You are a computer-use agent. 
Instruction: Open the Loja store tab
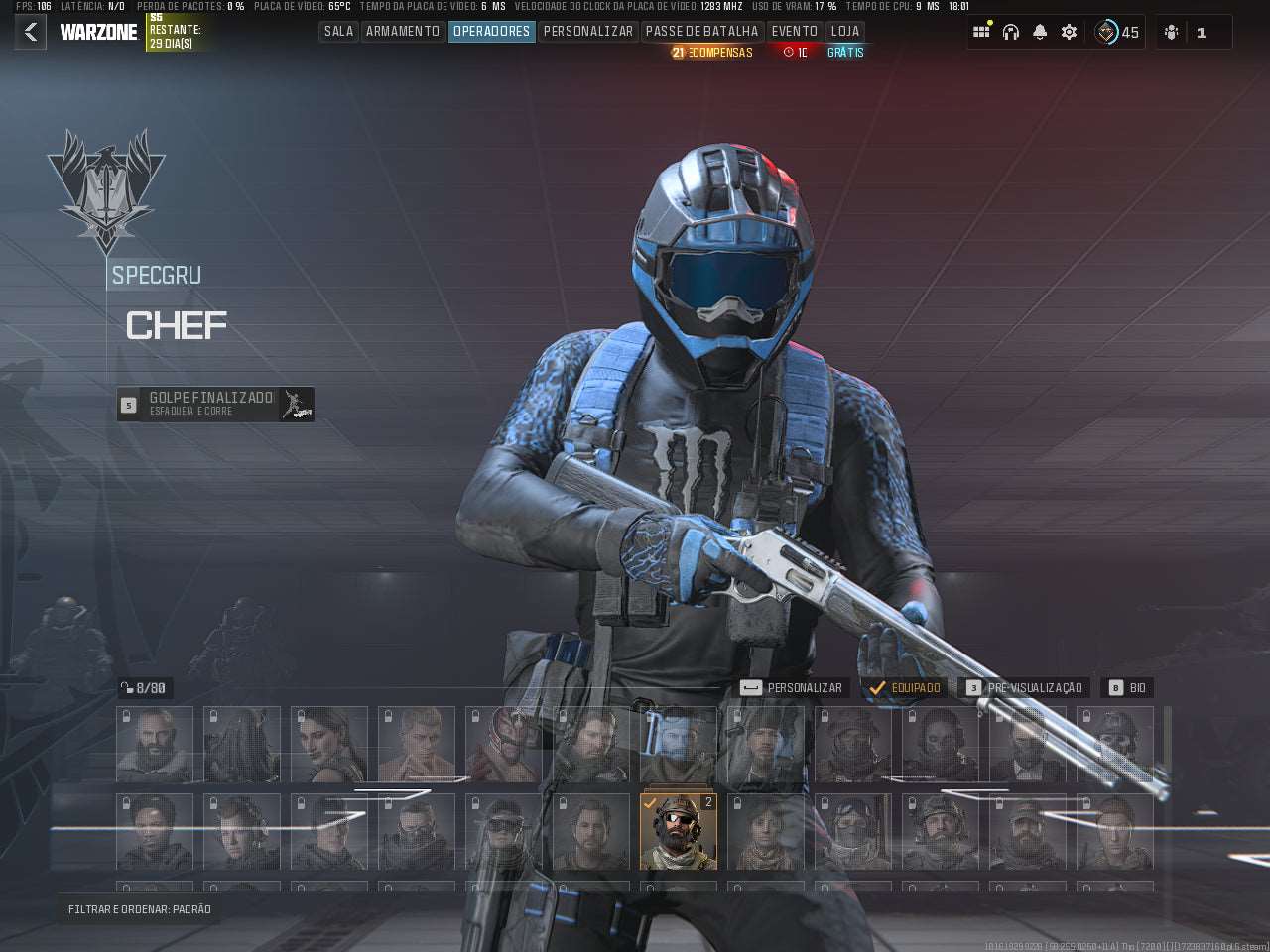pyautogui.click(x=845, y=32)
